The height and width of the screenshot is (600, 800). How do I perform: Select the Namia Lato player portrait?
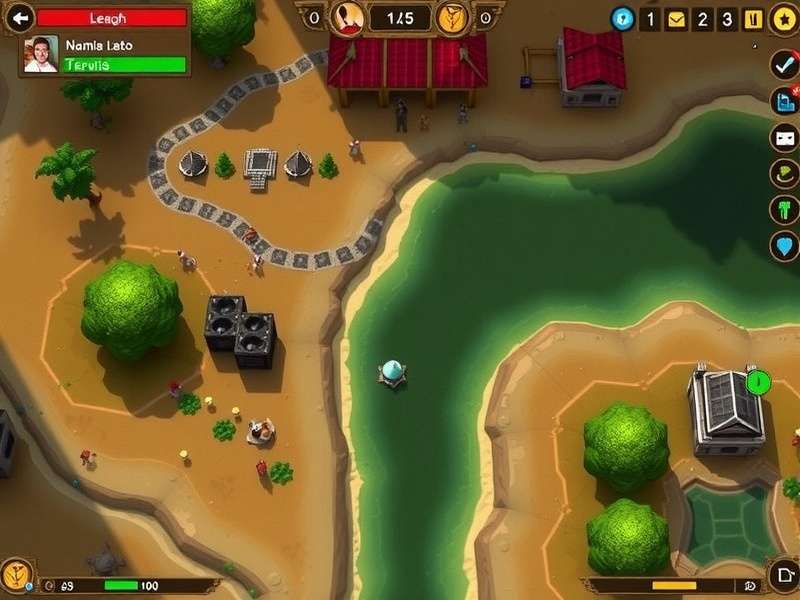[x=41, y=55]
